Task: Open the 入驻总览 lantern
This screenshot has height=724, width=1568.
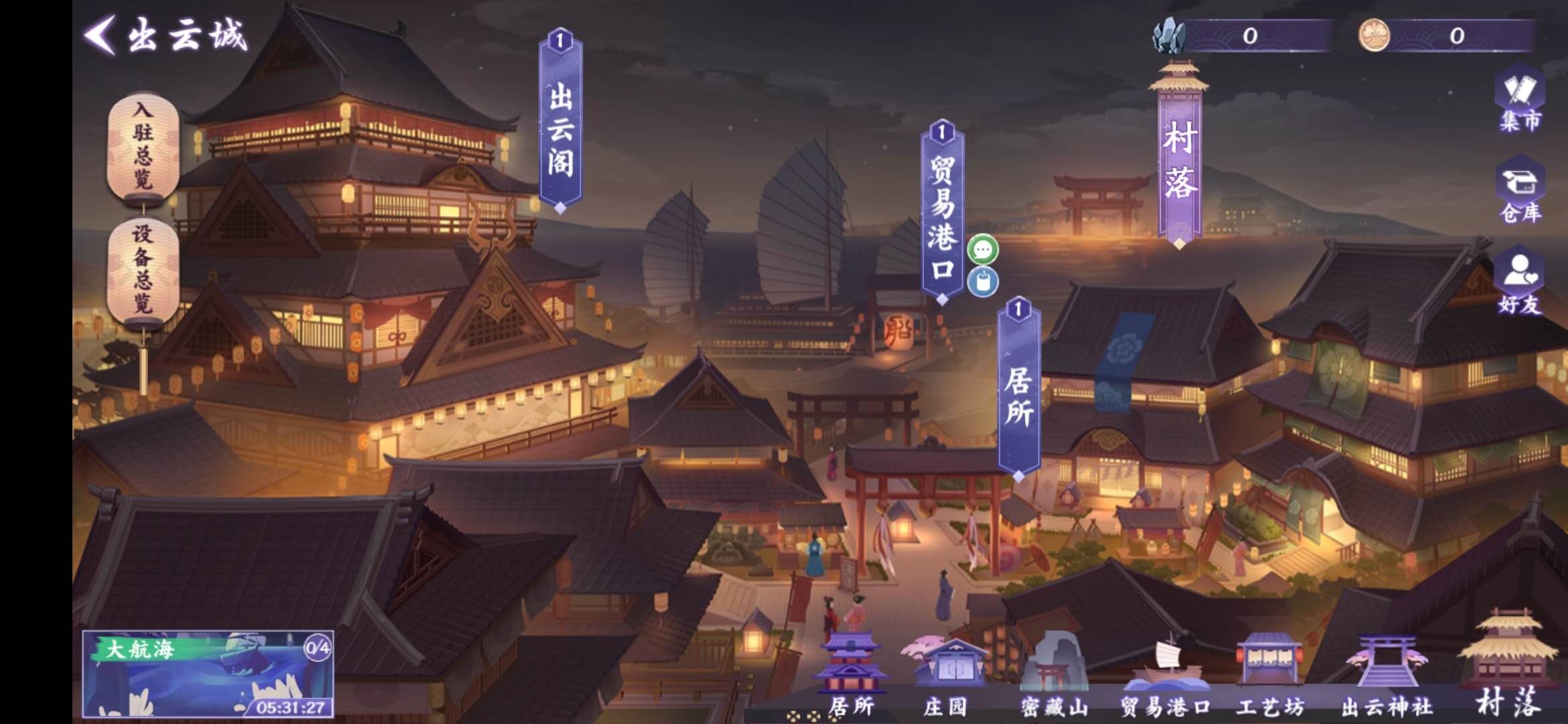Action: click(143, 146)
